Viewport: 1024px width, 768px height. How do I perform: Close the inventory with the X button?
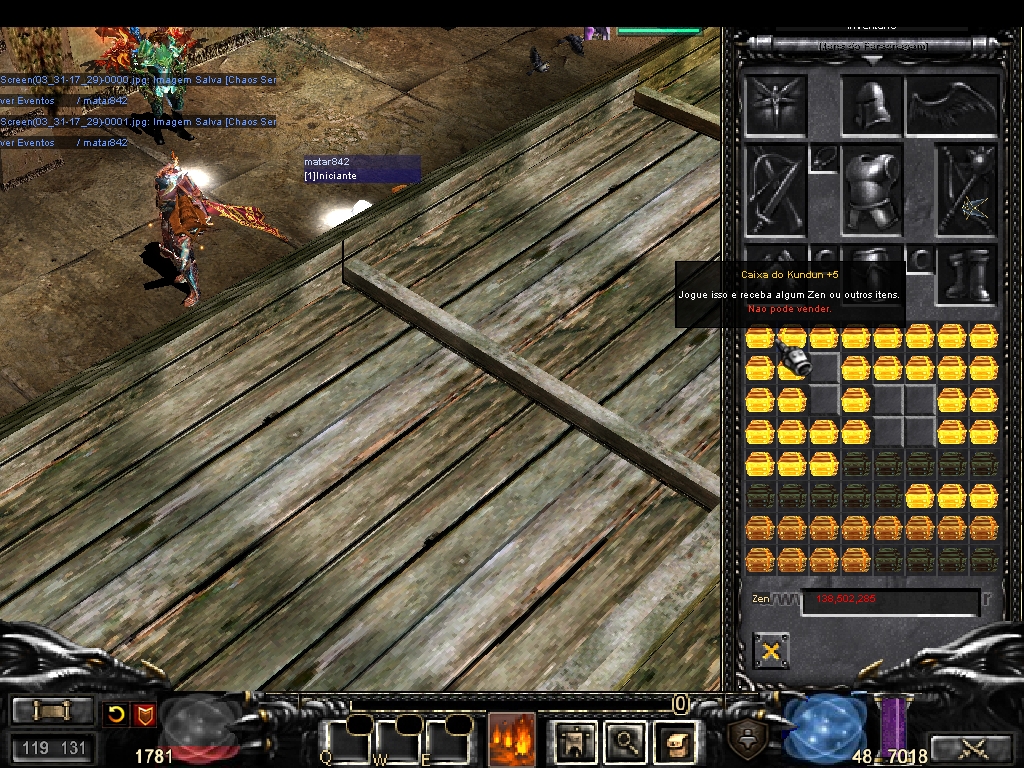pyautogui.click(x=770, y=651)
